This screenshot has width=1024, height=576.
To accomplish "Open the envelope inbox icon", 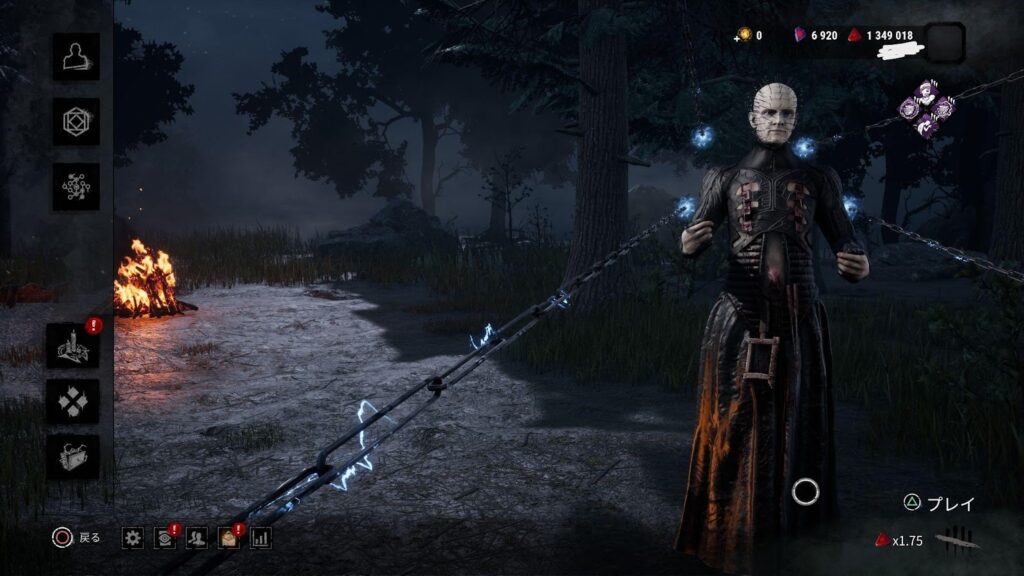I will [229, 538].
